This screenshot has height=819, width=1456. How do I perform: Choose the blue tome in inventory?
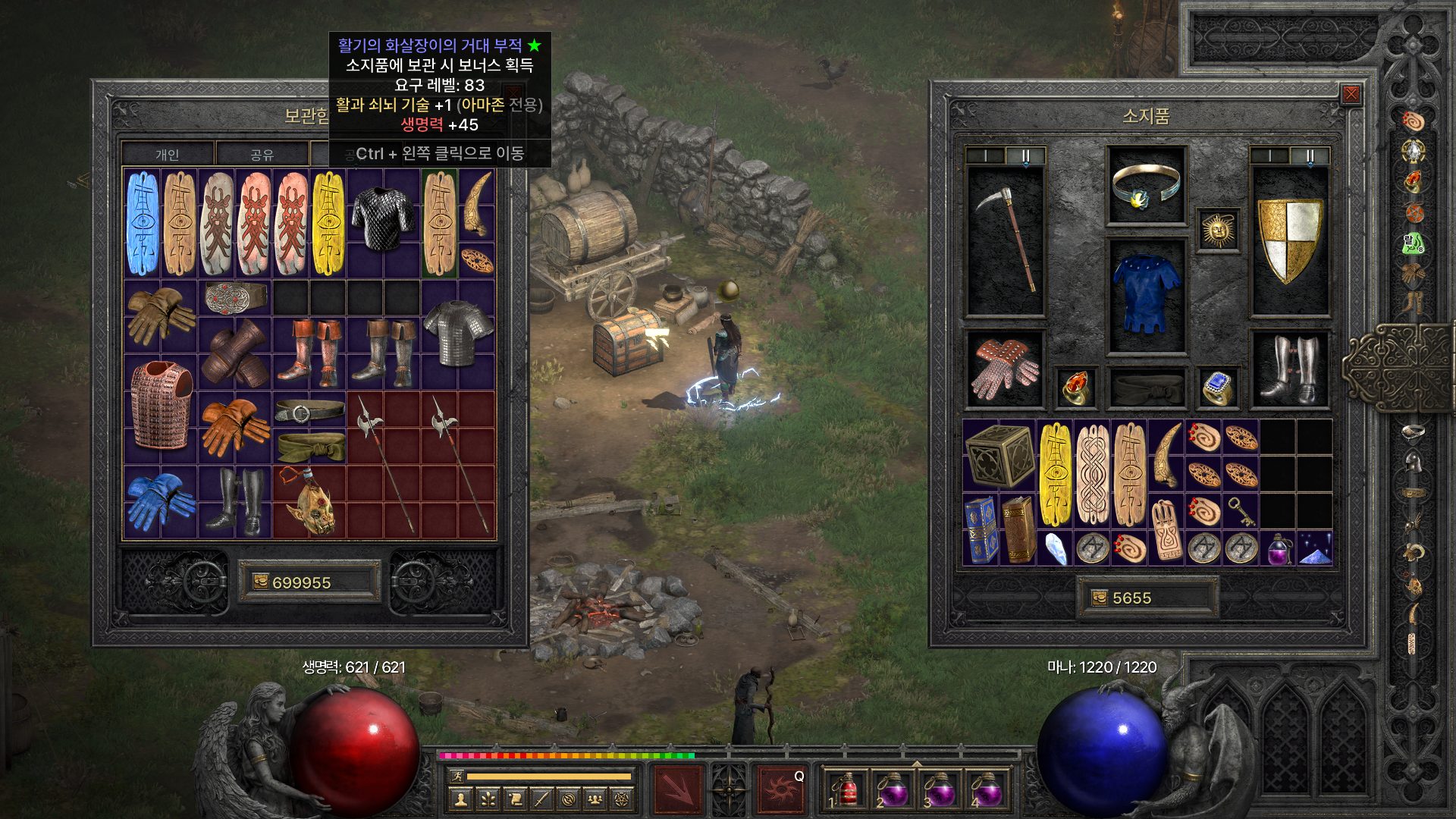(981, 529)
